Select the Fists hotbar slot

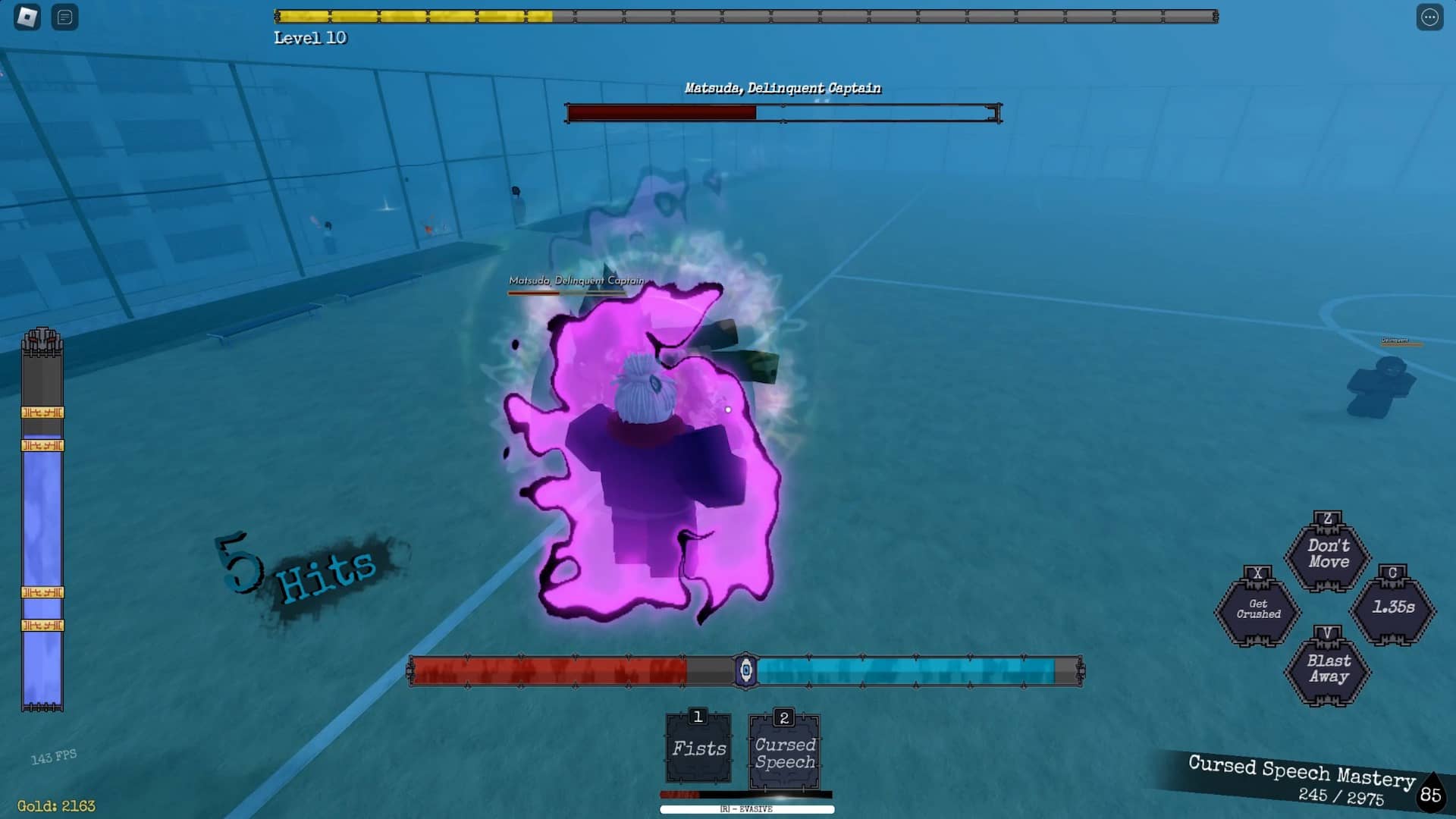pos(698,748)
